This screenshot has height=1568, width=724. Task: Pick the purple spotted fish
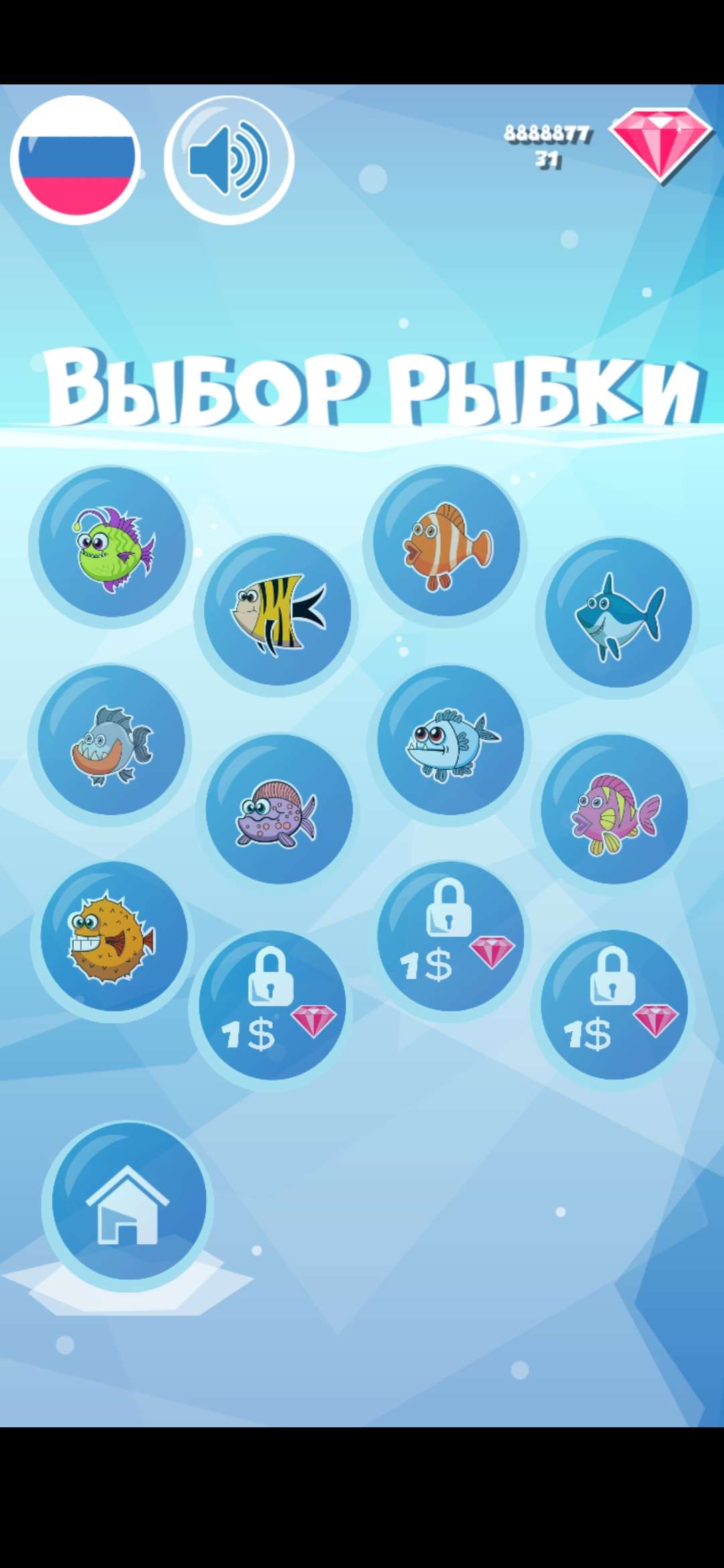tap(278, 811)
